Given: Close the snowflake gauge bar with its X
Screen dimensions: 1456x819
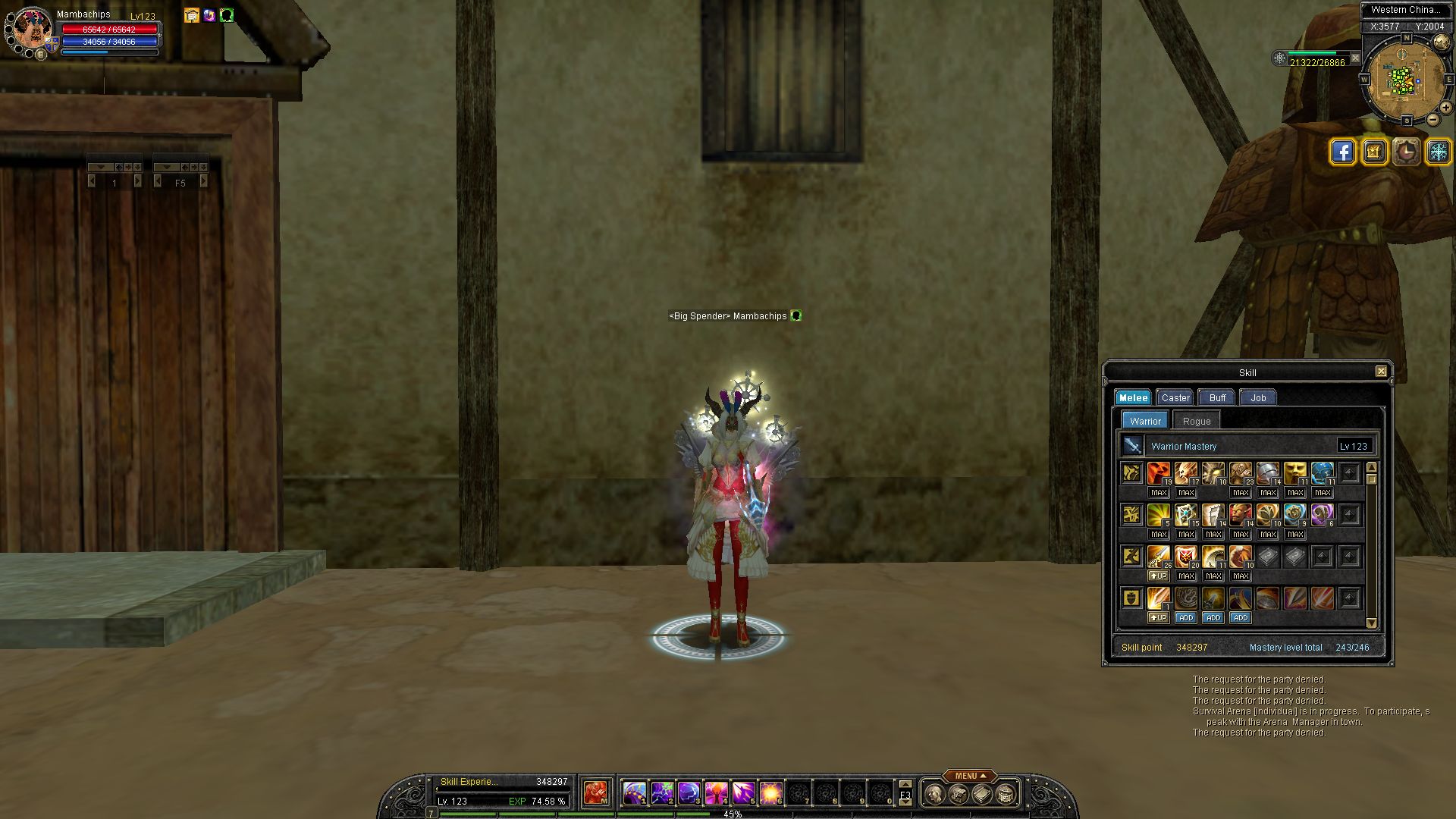Looking at the screenshot, I should [x=1355, y=58].
